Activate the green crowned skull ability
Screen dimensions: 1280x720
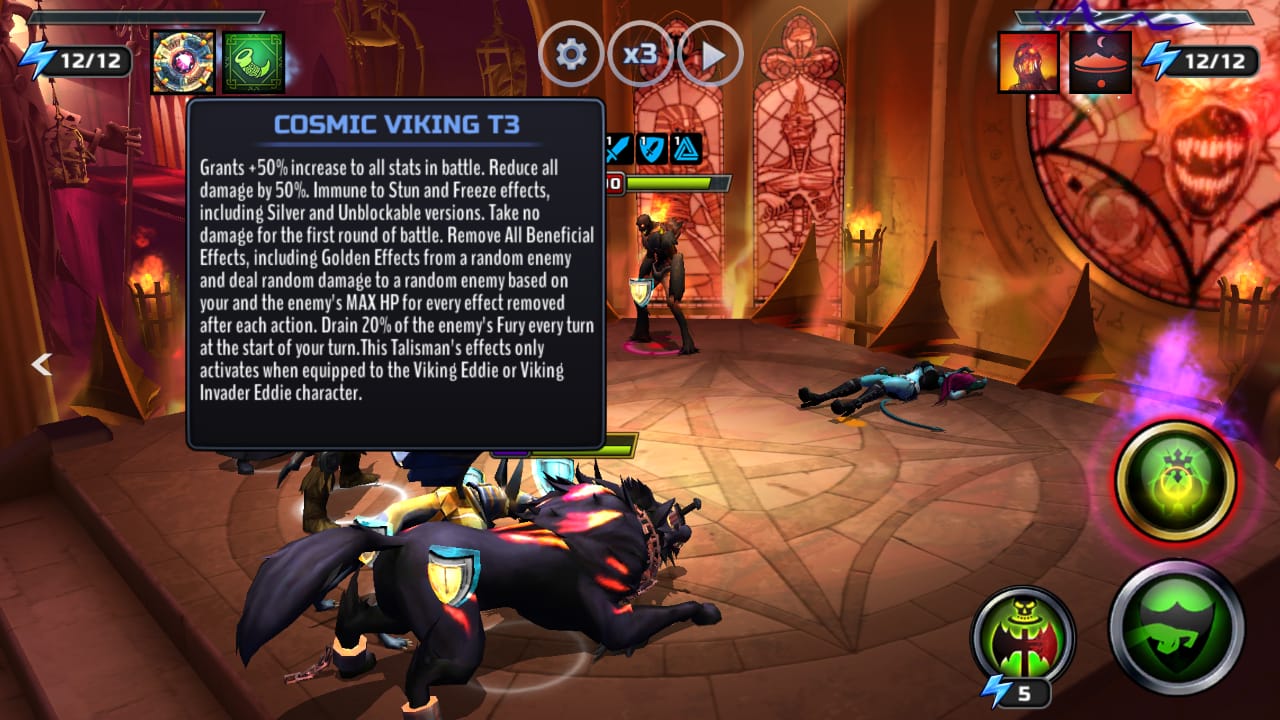(1175, 481)
